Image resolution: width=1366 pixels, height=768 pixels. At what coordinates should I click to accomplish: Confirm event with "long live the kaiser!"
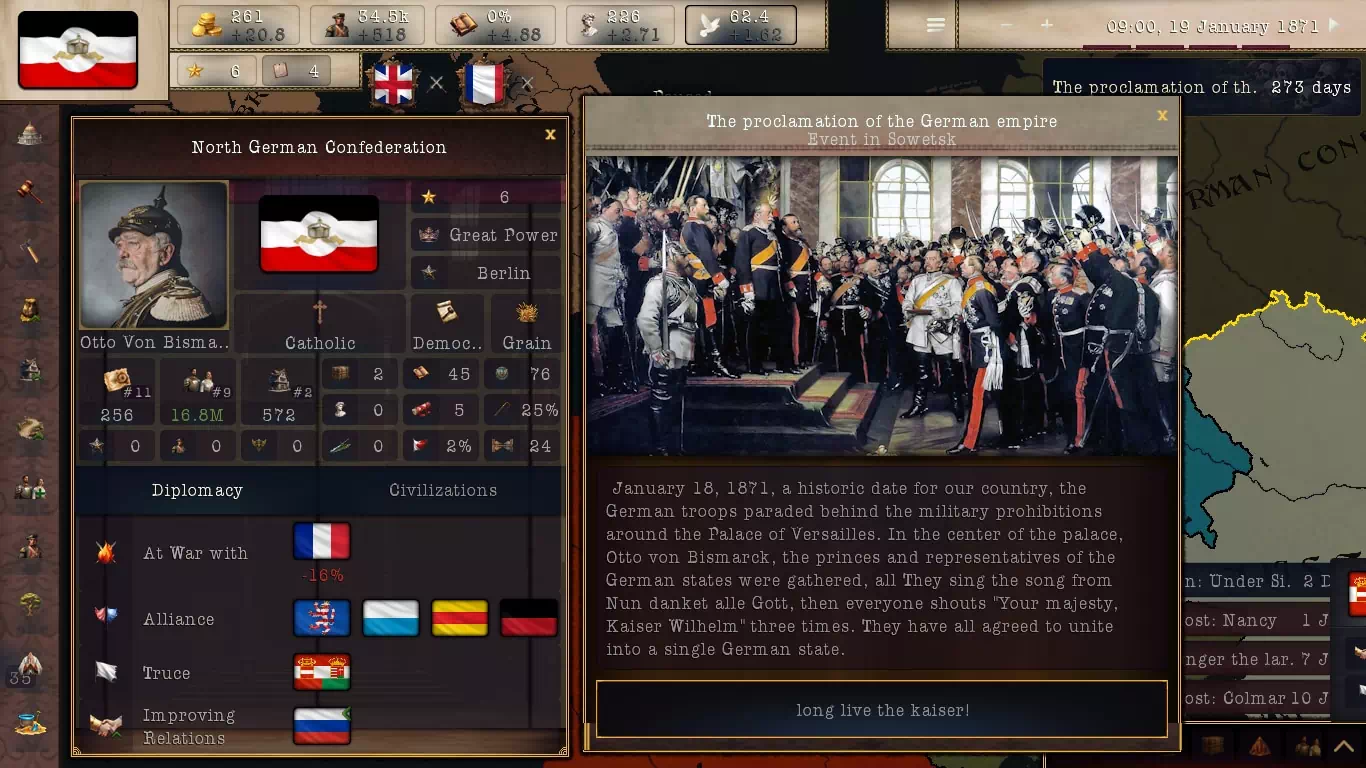tap(881, 710)
